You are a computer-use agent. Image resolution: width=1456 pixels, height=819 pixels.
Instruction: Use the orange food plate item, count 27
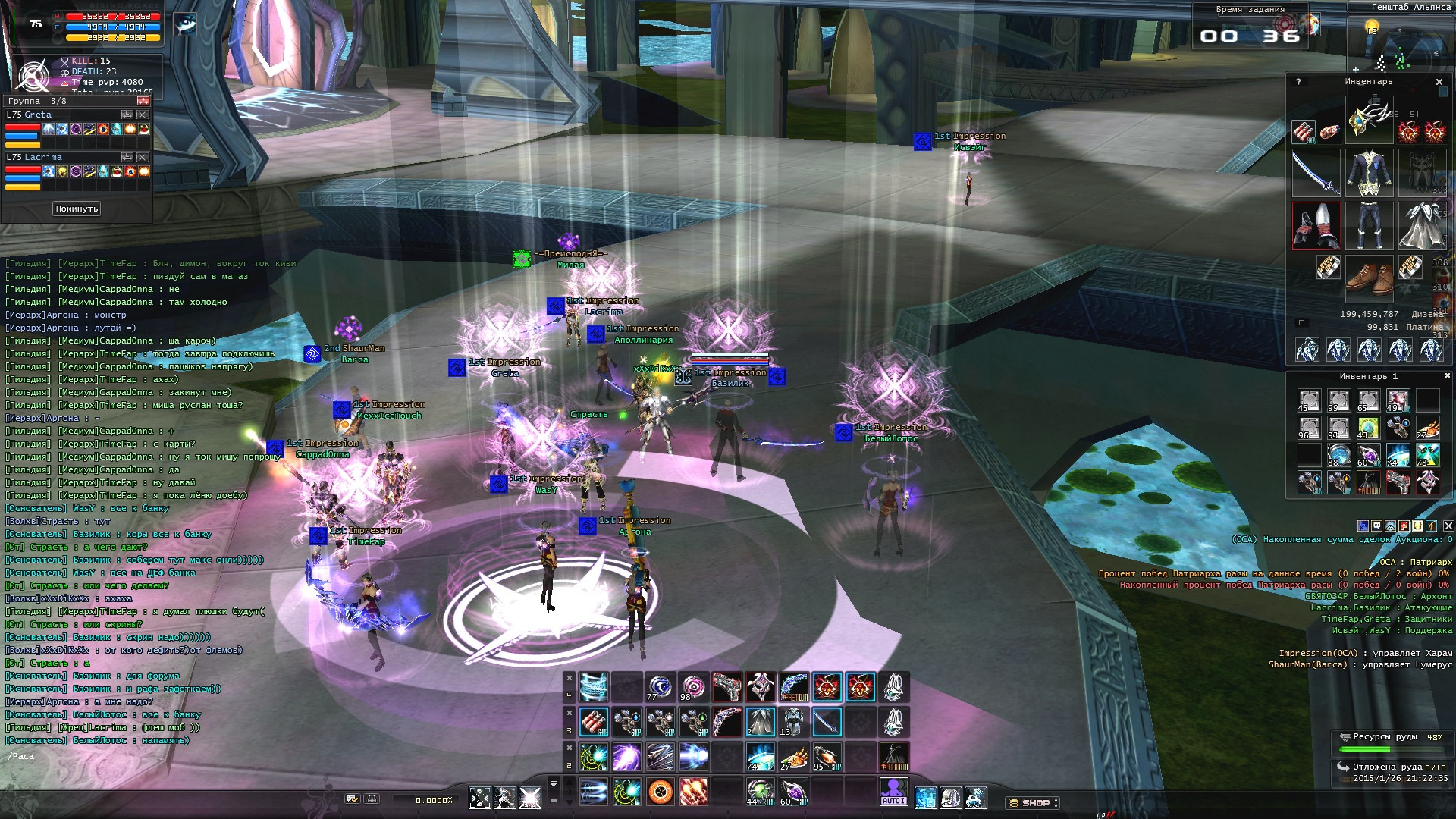(x=793, y=757)
